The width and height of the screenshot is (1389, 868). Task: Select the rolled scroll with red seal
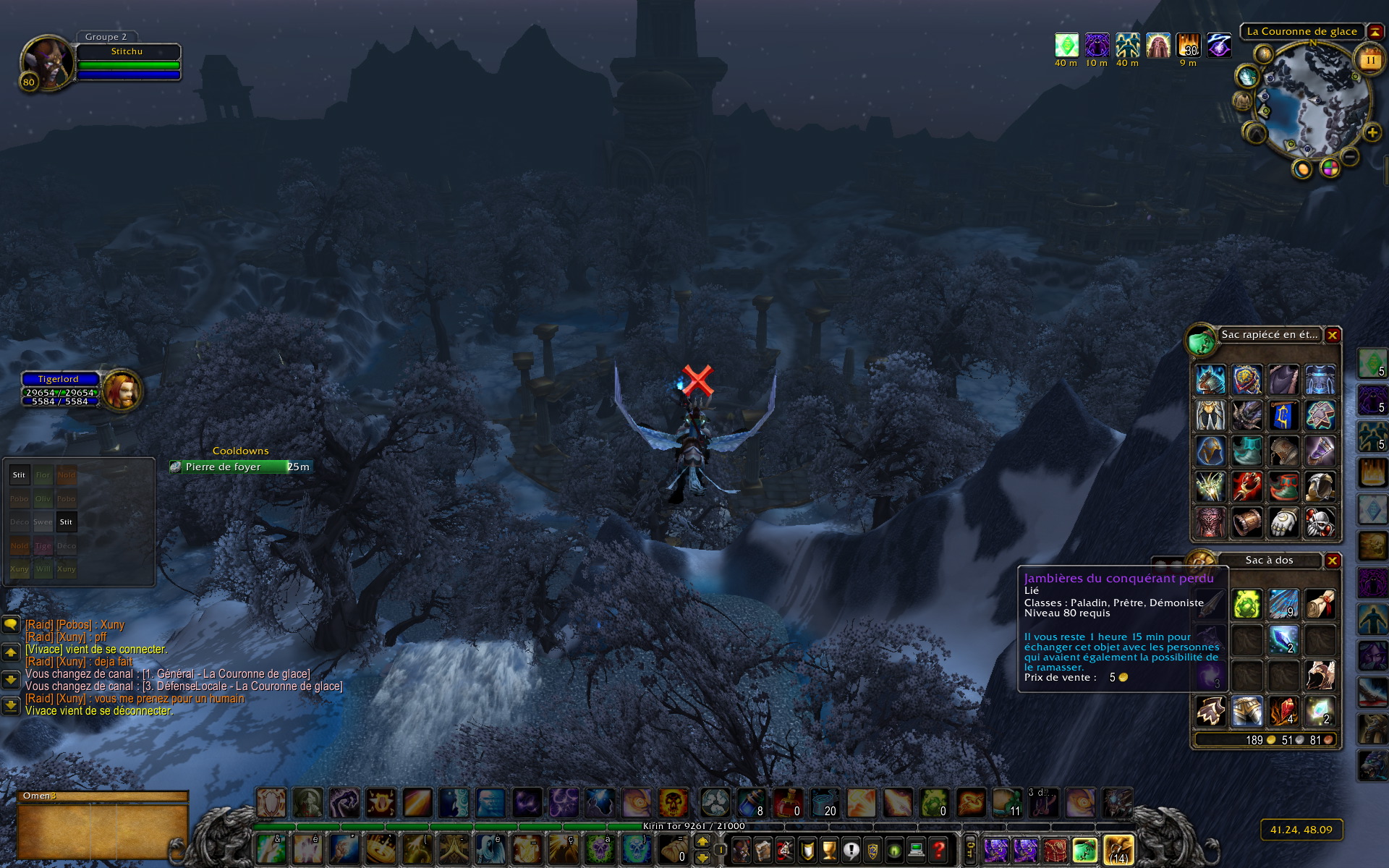(x=1320, y=604)
